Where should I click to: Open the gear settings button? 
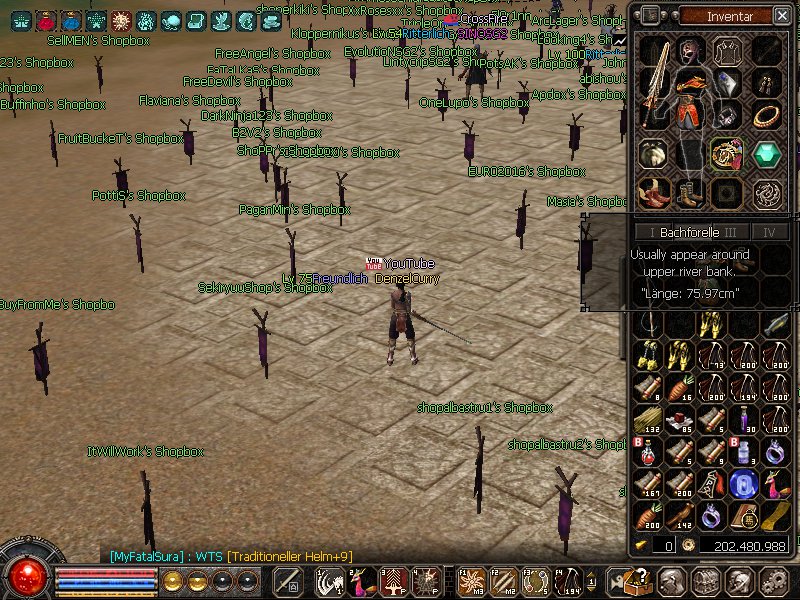pyautogui.click(x=775, y=581)
